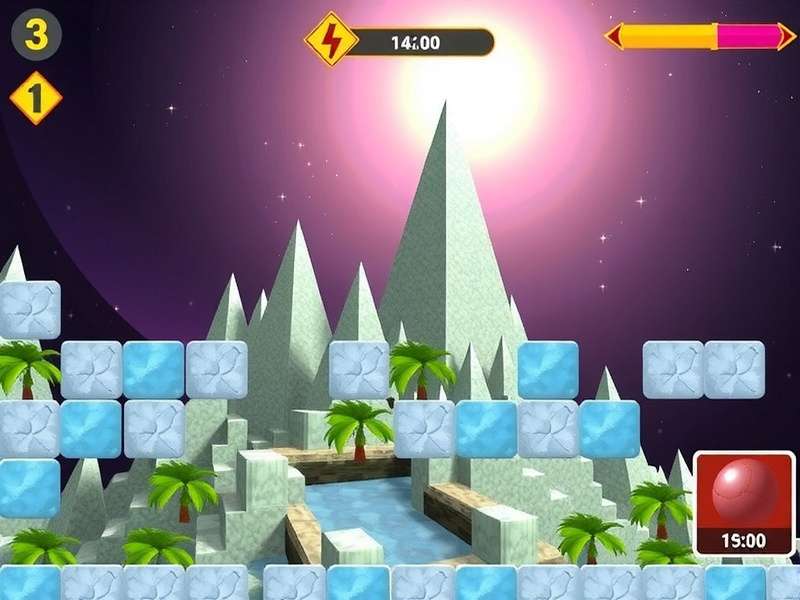
Task: Activate the red ball power-up button
Action: pyautogui.click(x=743, y=498)
